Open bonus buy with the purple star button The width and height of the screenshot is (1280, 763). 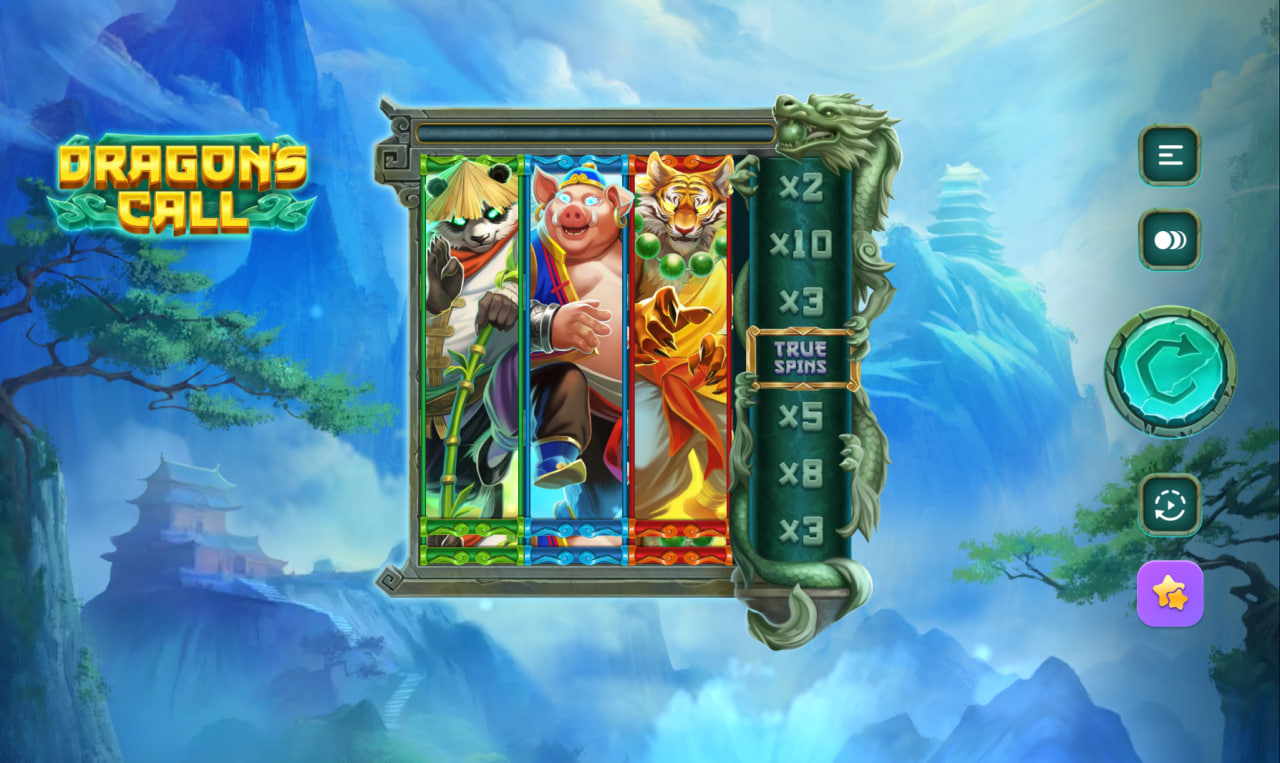tap(1169, 592)
